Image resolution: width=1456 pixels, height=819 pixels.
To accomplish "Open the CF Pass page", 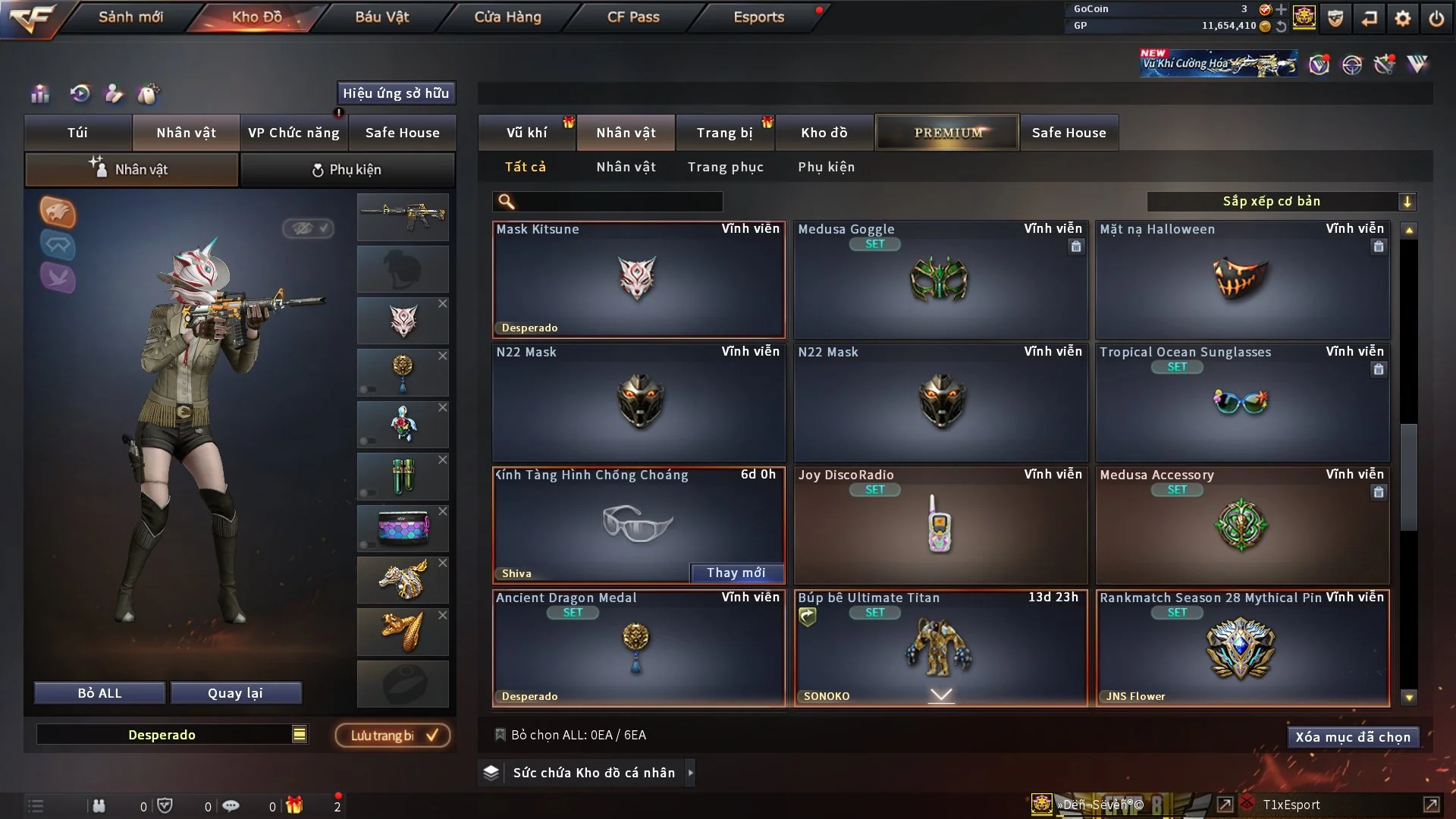I will click(x=633, y=17).
